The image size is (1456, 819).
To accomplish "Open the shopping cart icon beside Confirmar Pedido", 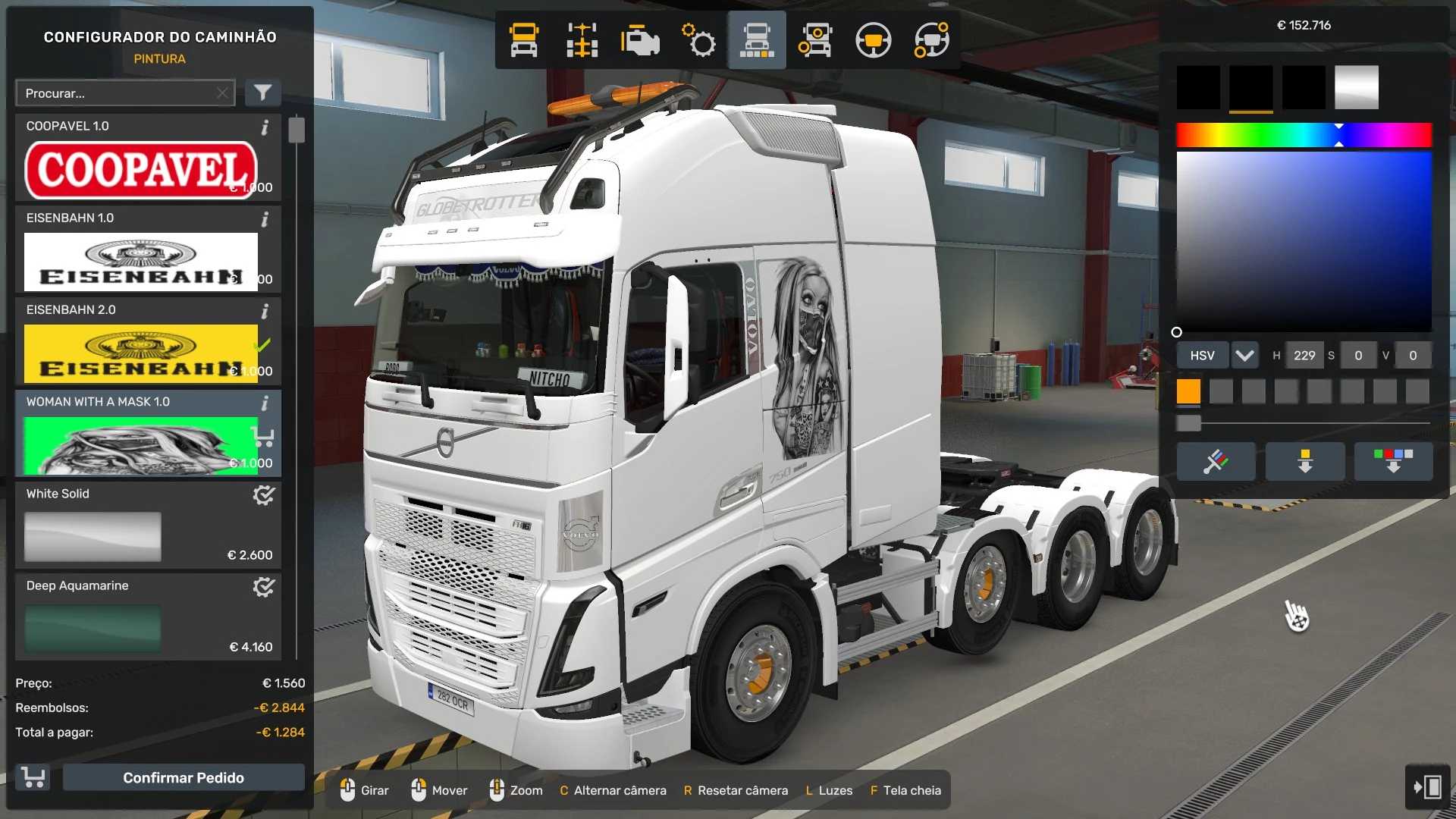I will click(x=33, y=777).
